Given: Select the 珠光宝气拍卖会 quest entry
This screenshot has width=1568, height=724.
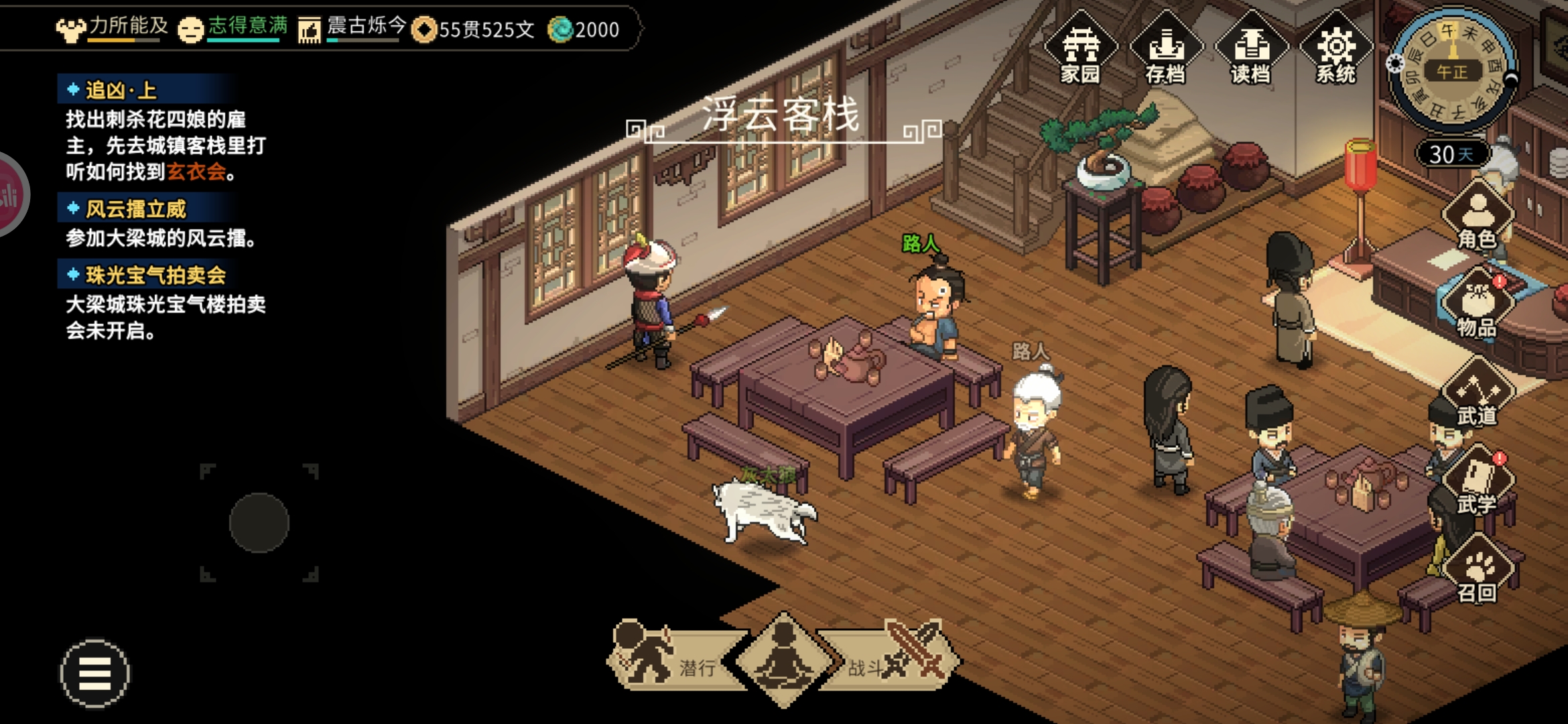Looking at the screenshot, I should pos(155,275).
